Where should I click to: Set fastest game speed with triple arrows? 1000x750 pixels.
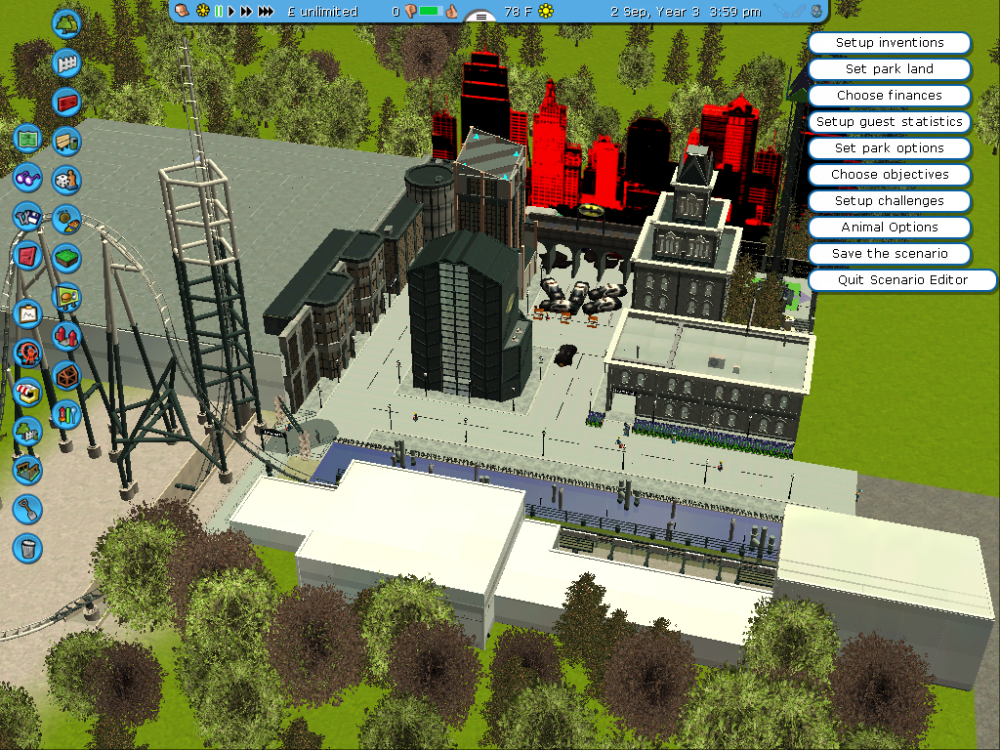266,11
